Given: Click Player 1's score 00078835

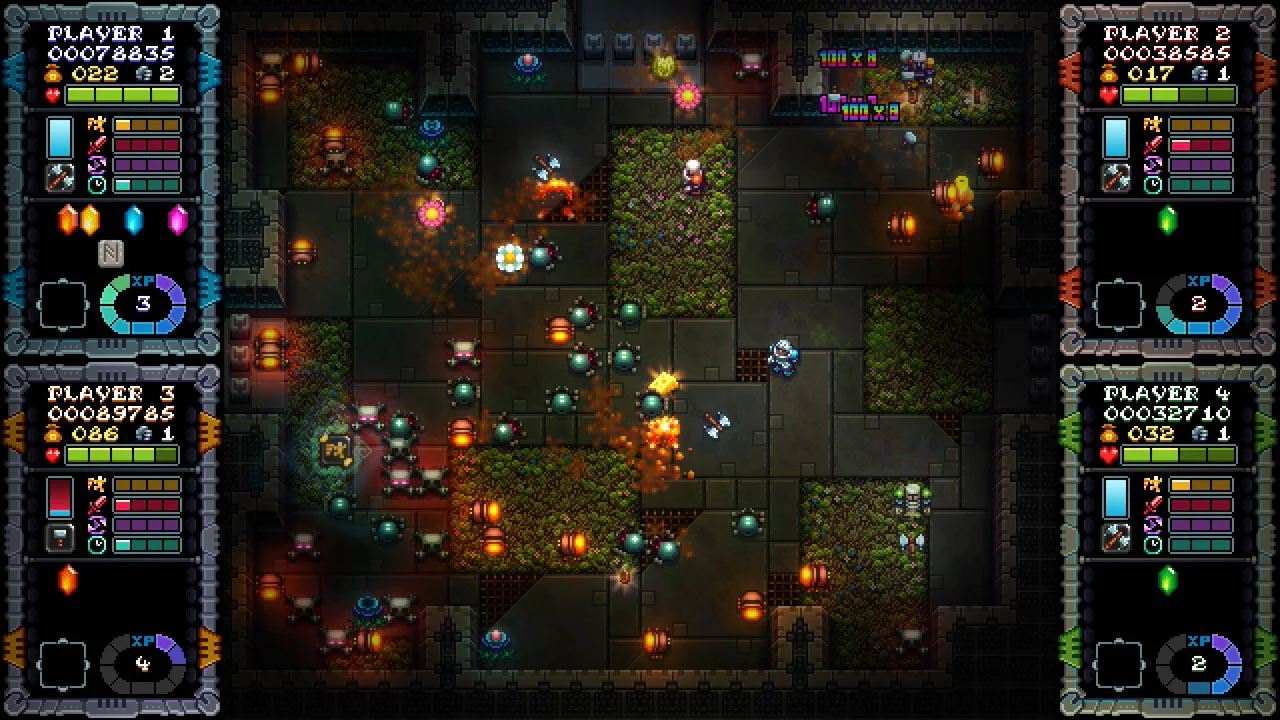Looking at the screenshot, I should (x=110, y=50).
